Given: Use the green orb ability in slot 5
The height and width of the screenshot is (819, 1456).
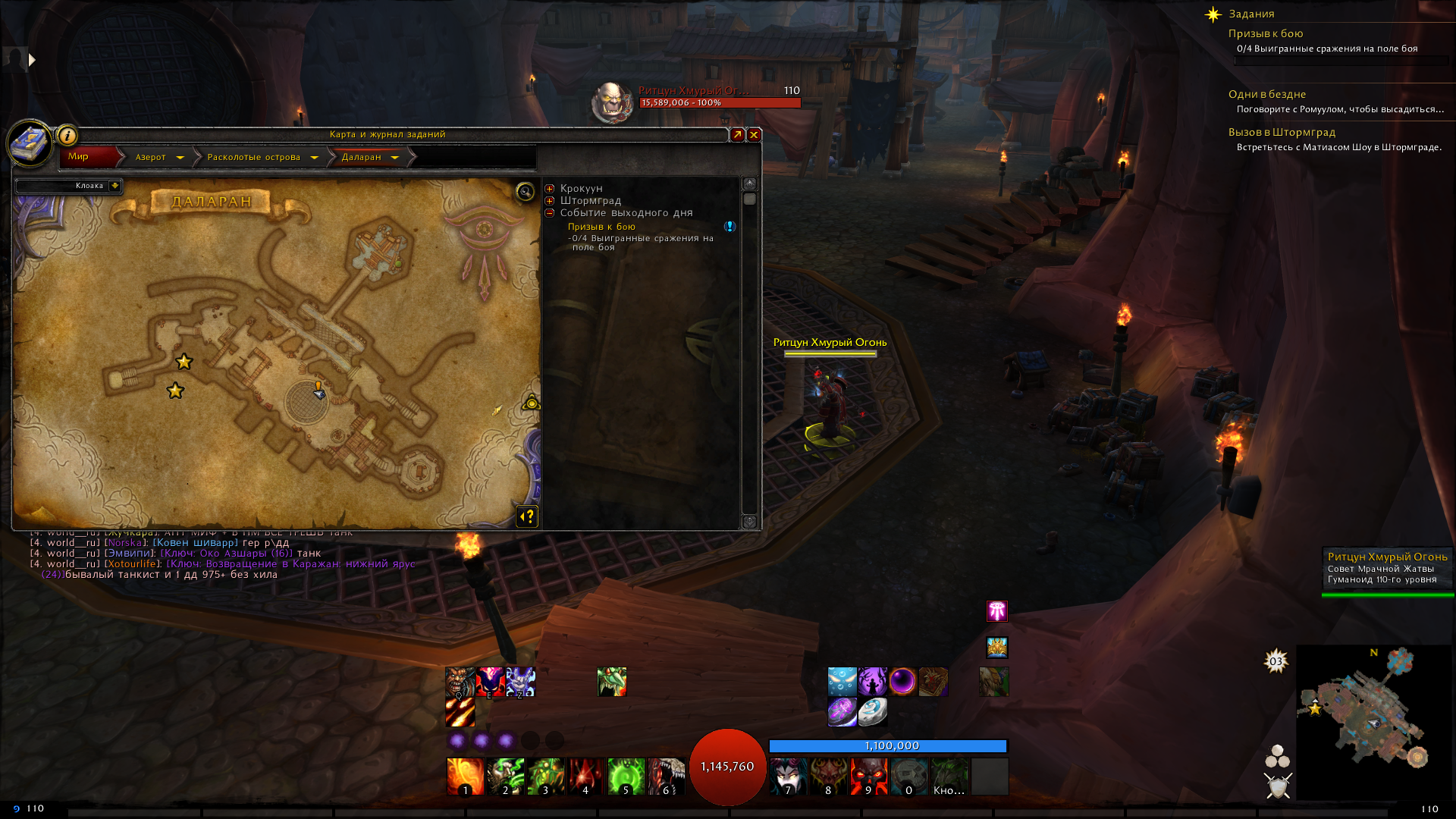Looking at the screenshot, I should (x=626, y=777).
